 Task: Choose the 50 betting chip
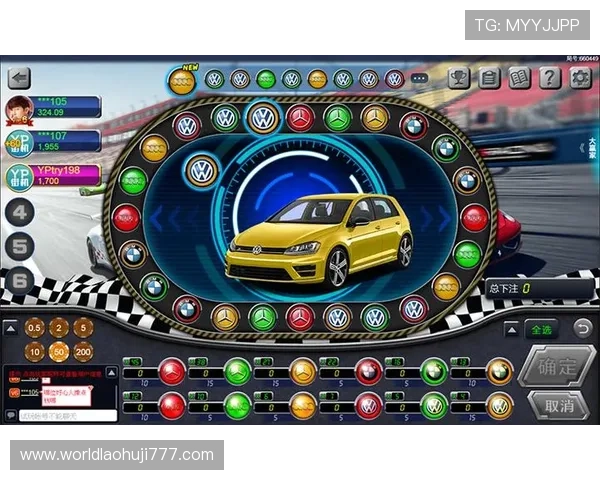point(59,352)
